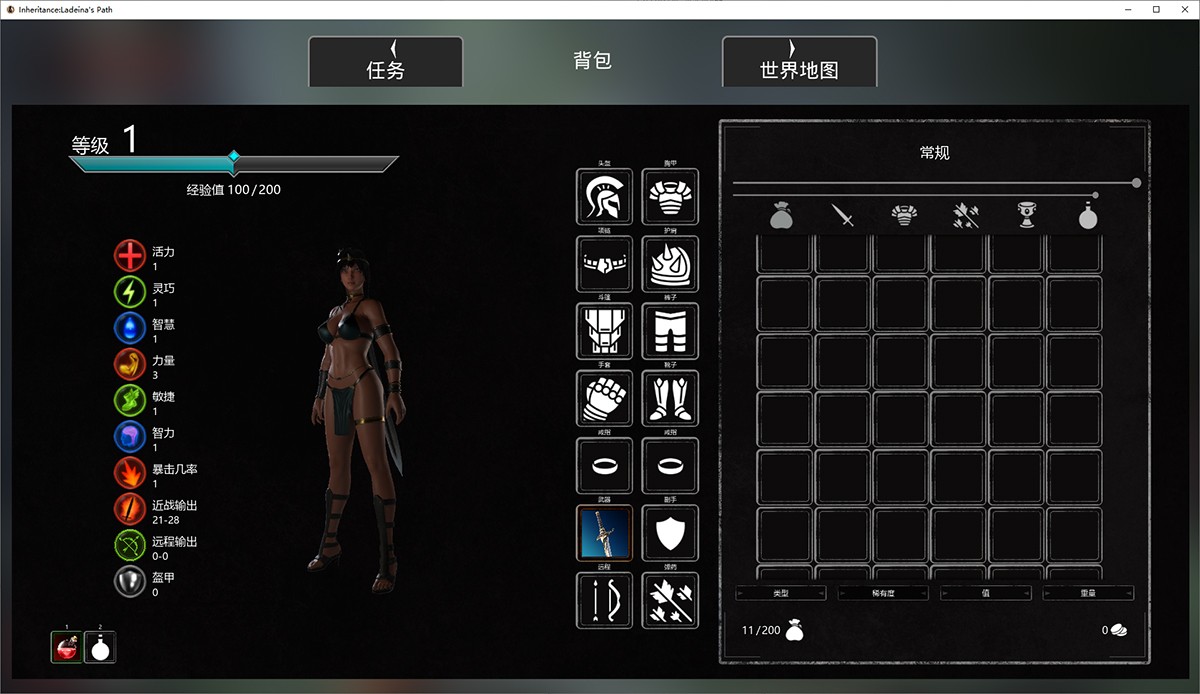Image resolution: width=1200 pixels, height=694 pixels.
Task: Select the off-hand shield slot
Action: (670, 533)
